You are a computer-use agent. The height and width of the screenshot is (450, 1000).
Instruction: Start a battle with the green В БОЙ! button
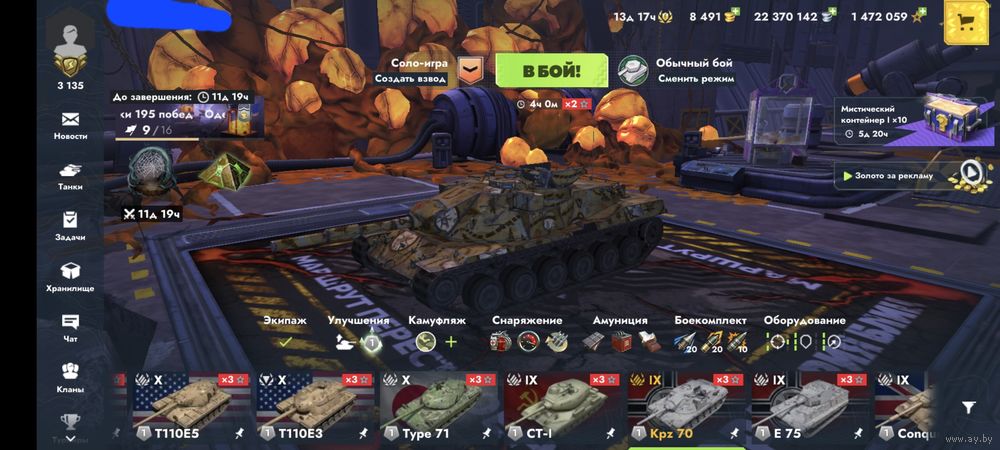[x=551, y=70]
